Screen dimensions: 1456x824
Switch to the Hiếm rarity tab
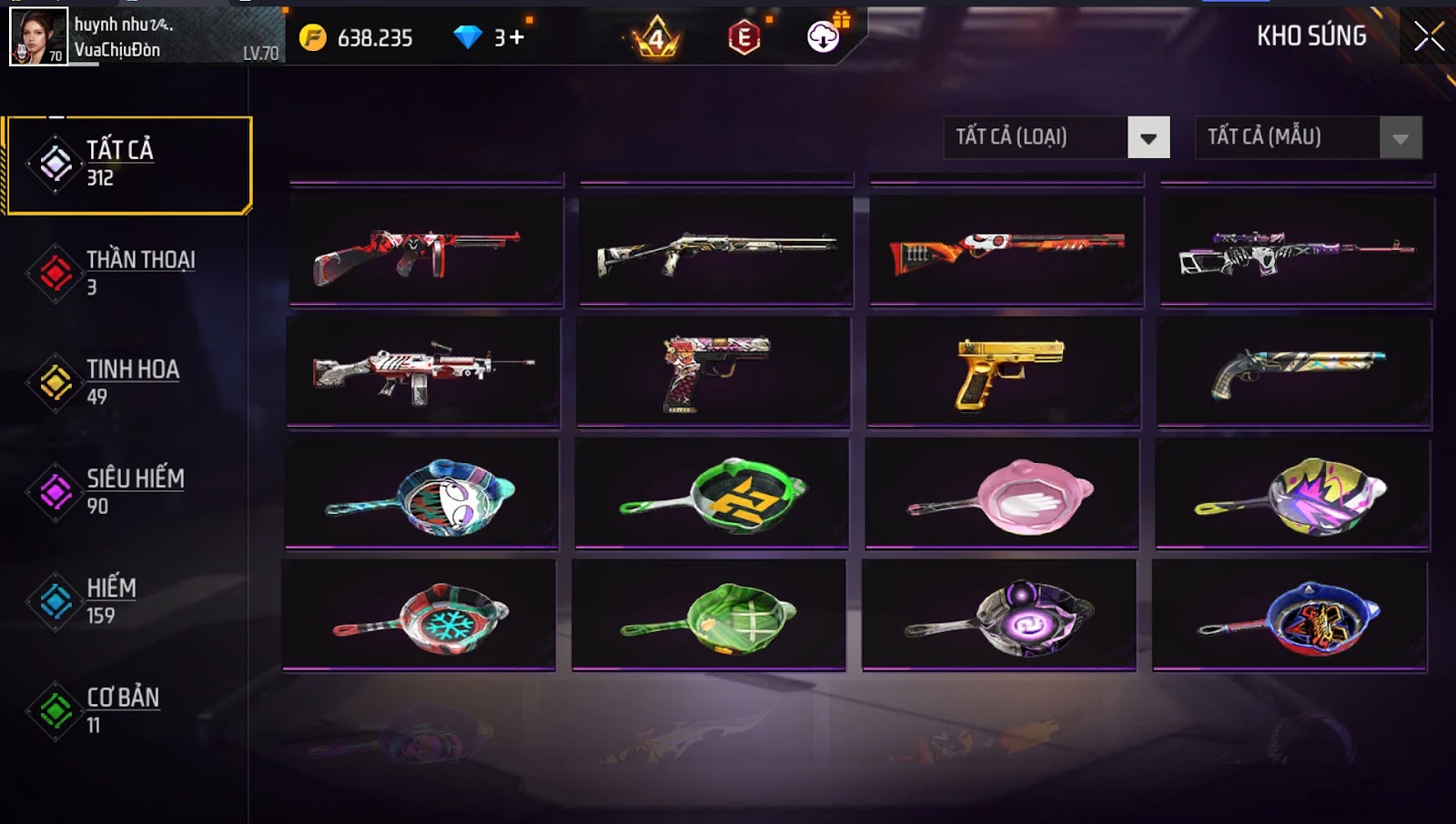coord(127,601)
